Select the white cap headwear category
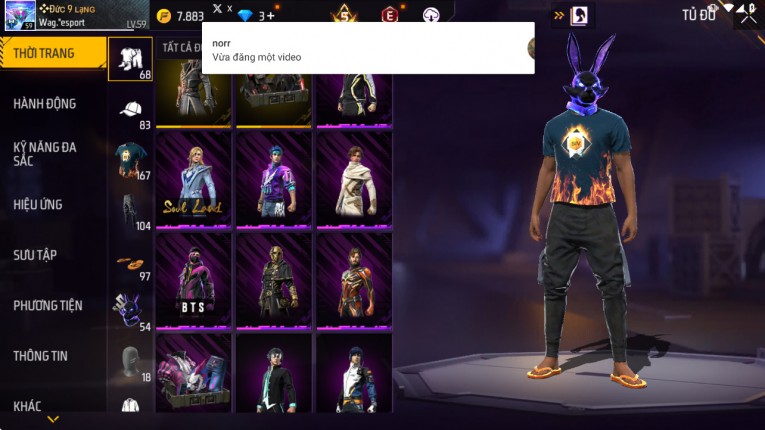The width and height of the screenshot is (765, 430). click(129, 110)
